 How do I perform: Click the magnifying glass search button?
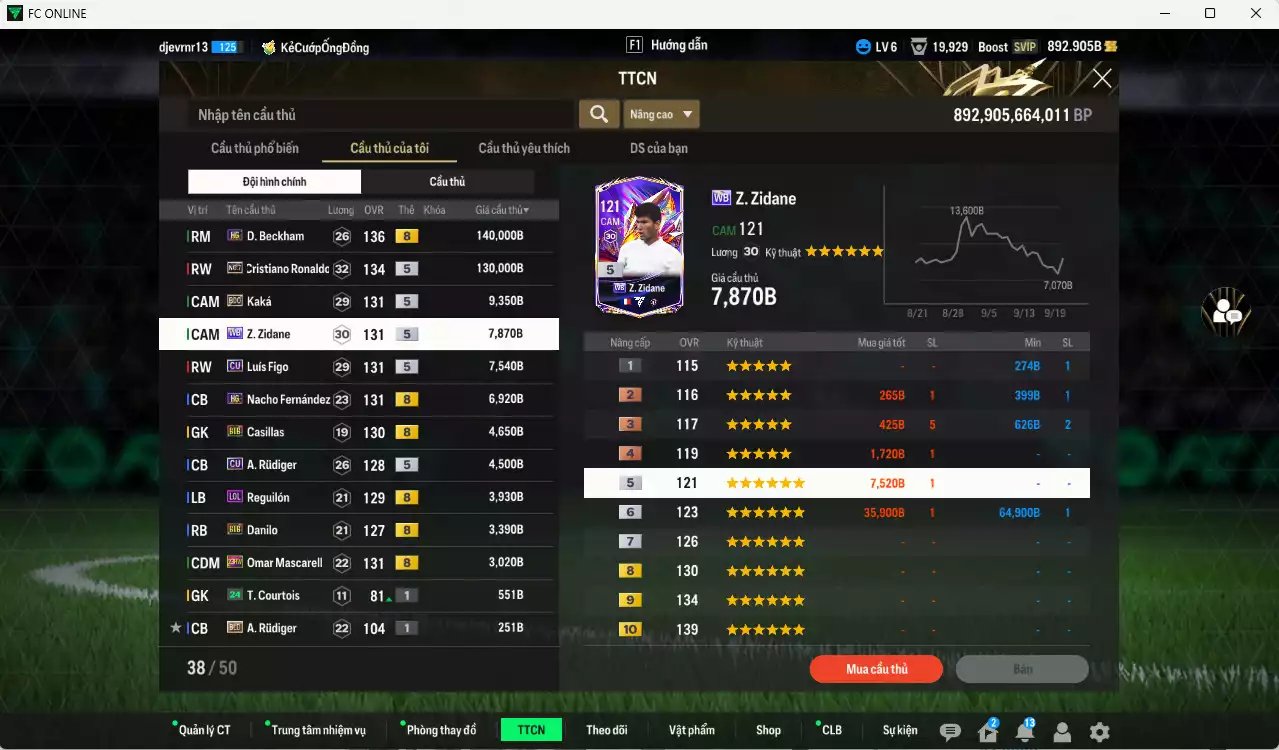598,114
